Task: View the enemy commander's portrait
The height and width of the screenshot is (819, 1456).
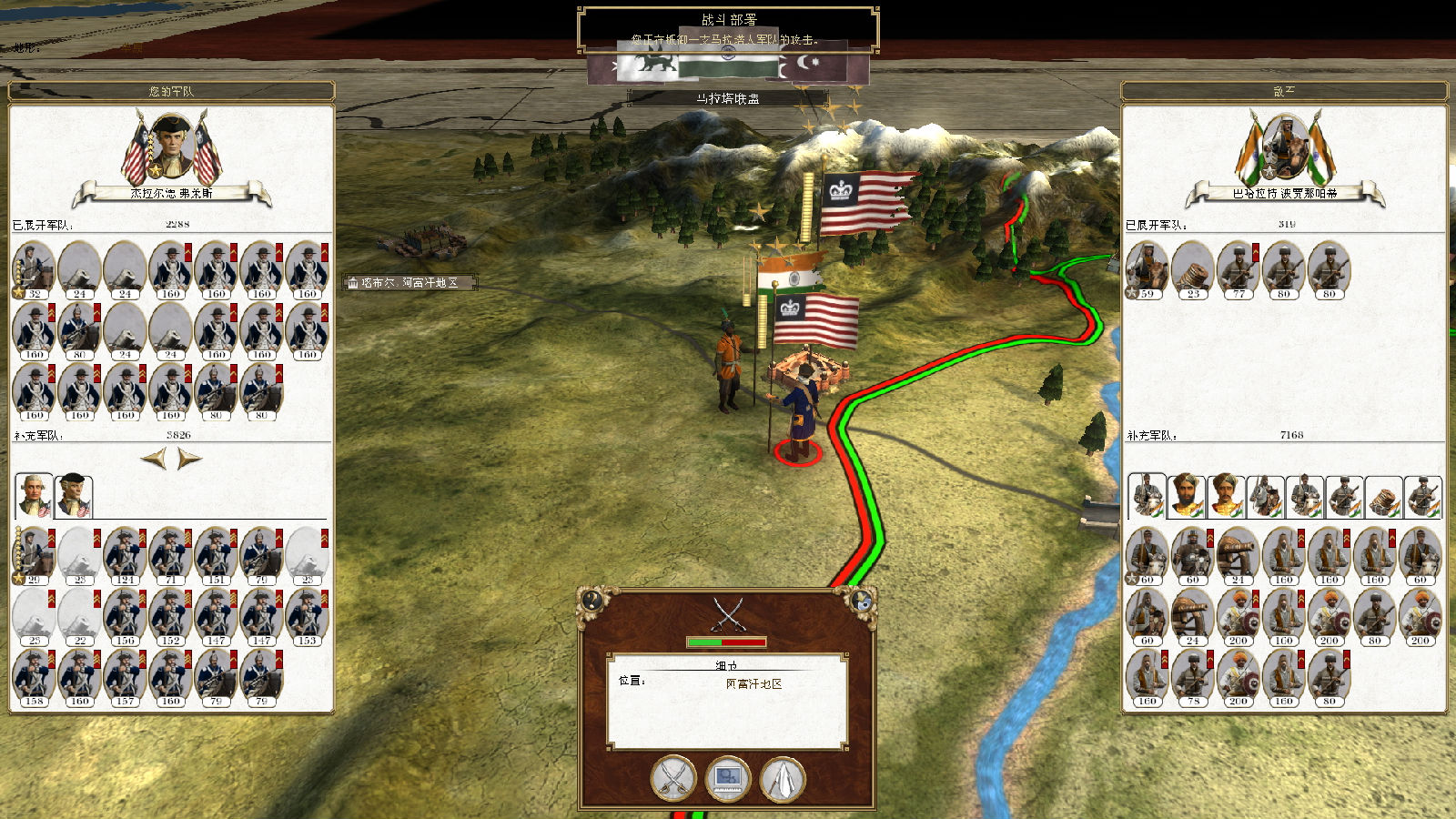Action: pos(1285,146)
